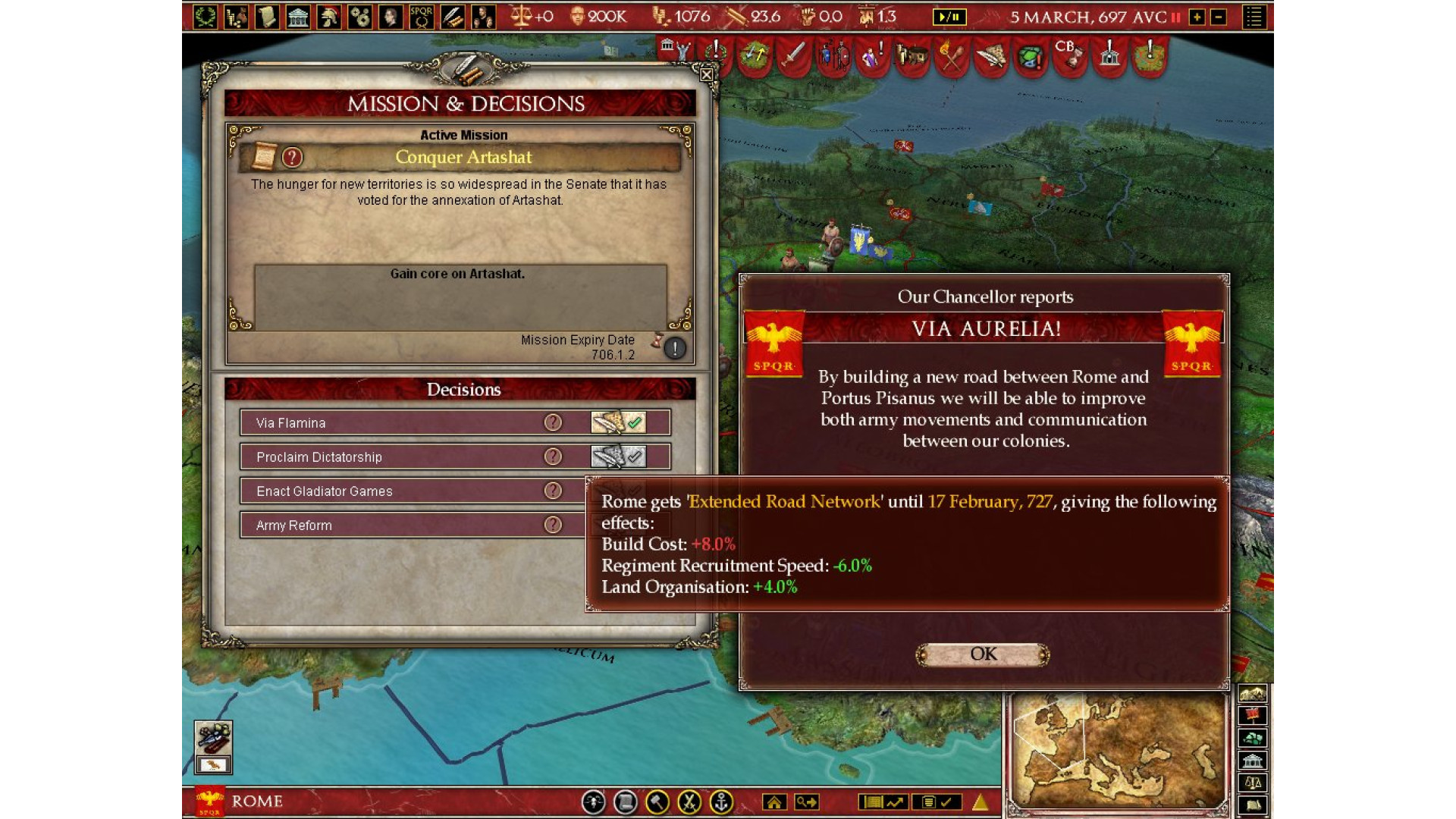Open the find province search button
Image resolution: width=1456 pixels, height=819 pixels.
[806, 802]
